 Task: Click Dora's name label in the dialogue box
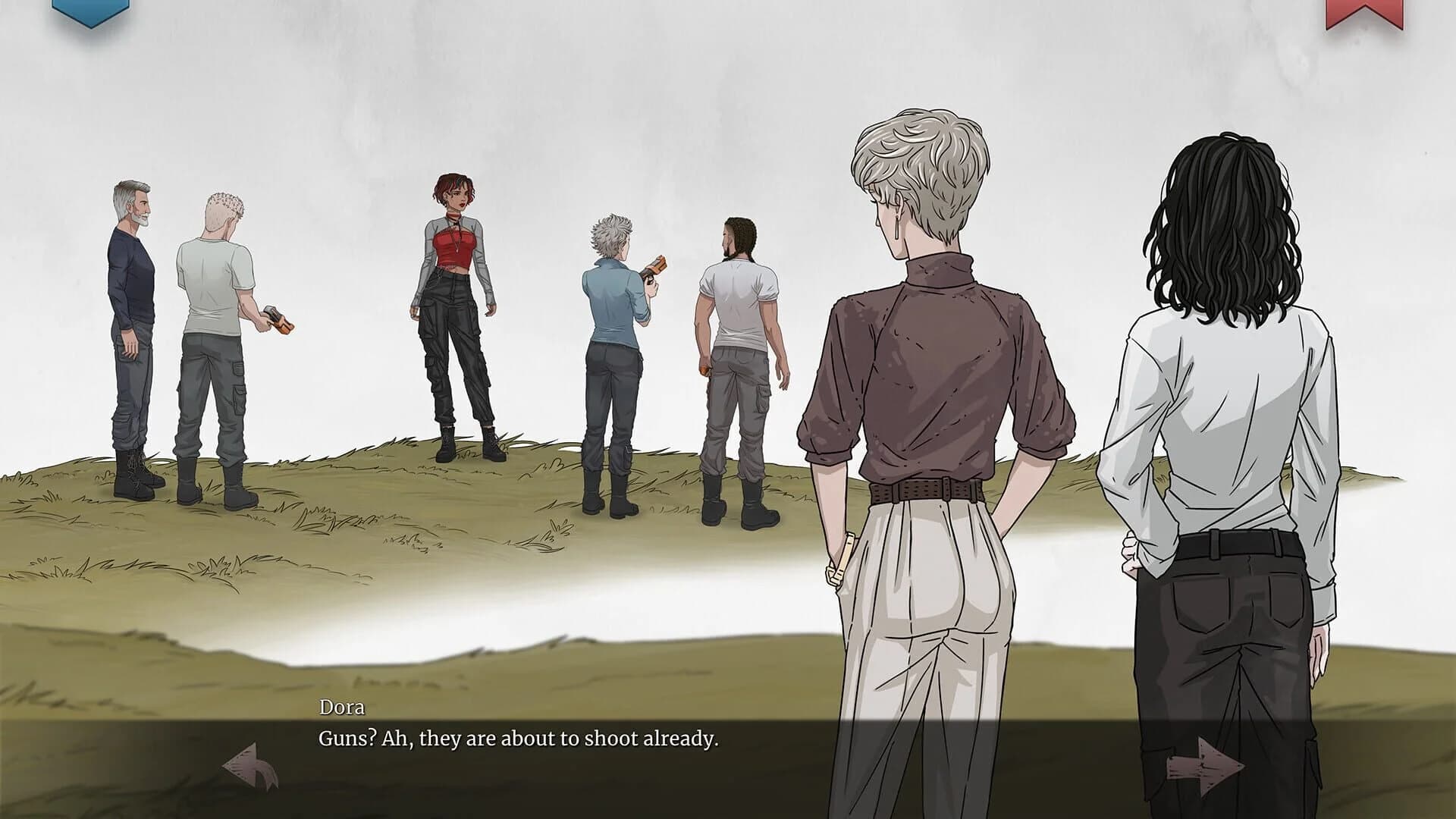pos(338,707)
